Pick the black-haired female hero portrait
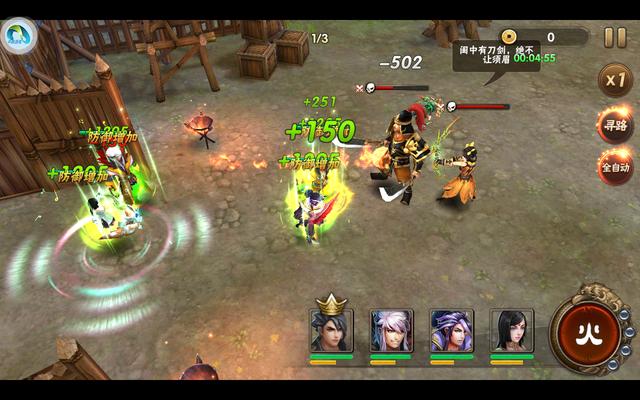 coord(511,330)
